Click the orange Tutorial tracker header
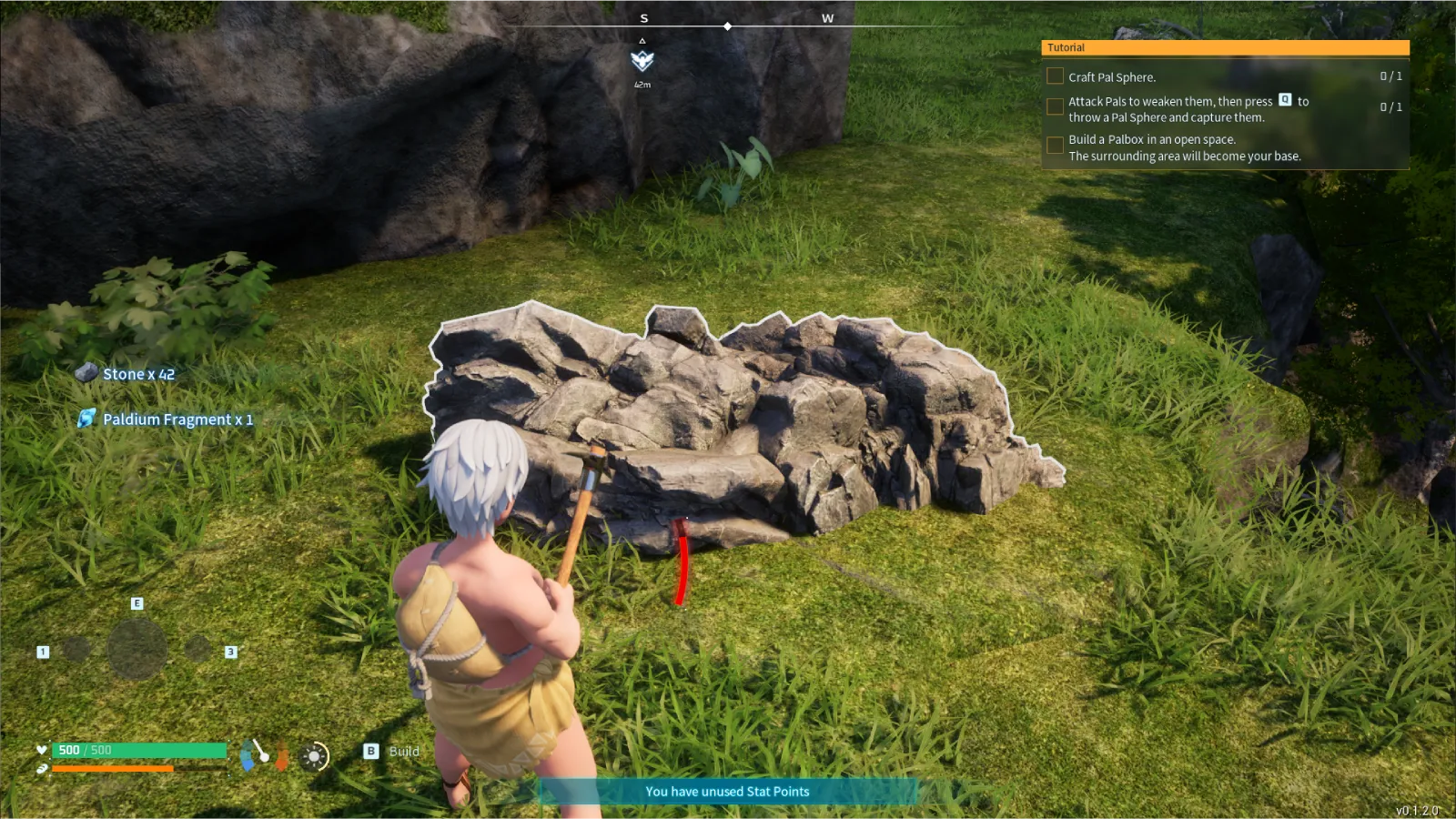The width and height of the screenshot is (1456, 819). click(x=1225, y=47)
